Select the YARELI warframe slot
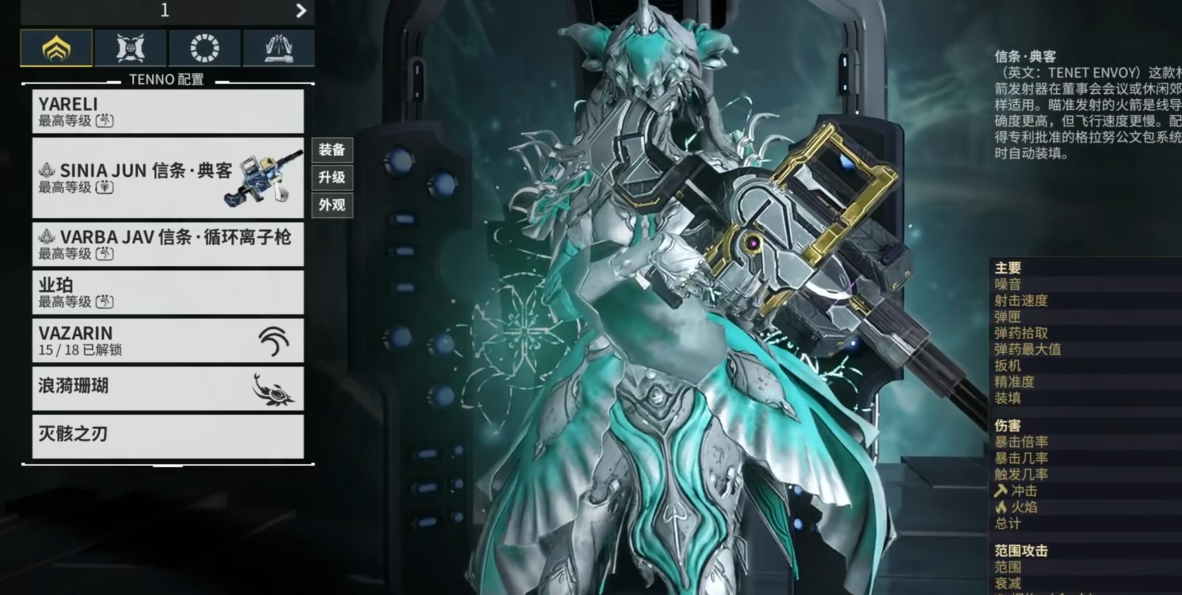 tap(167, 111)
